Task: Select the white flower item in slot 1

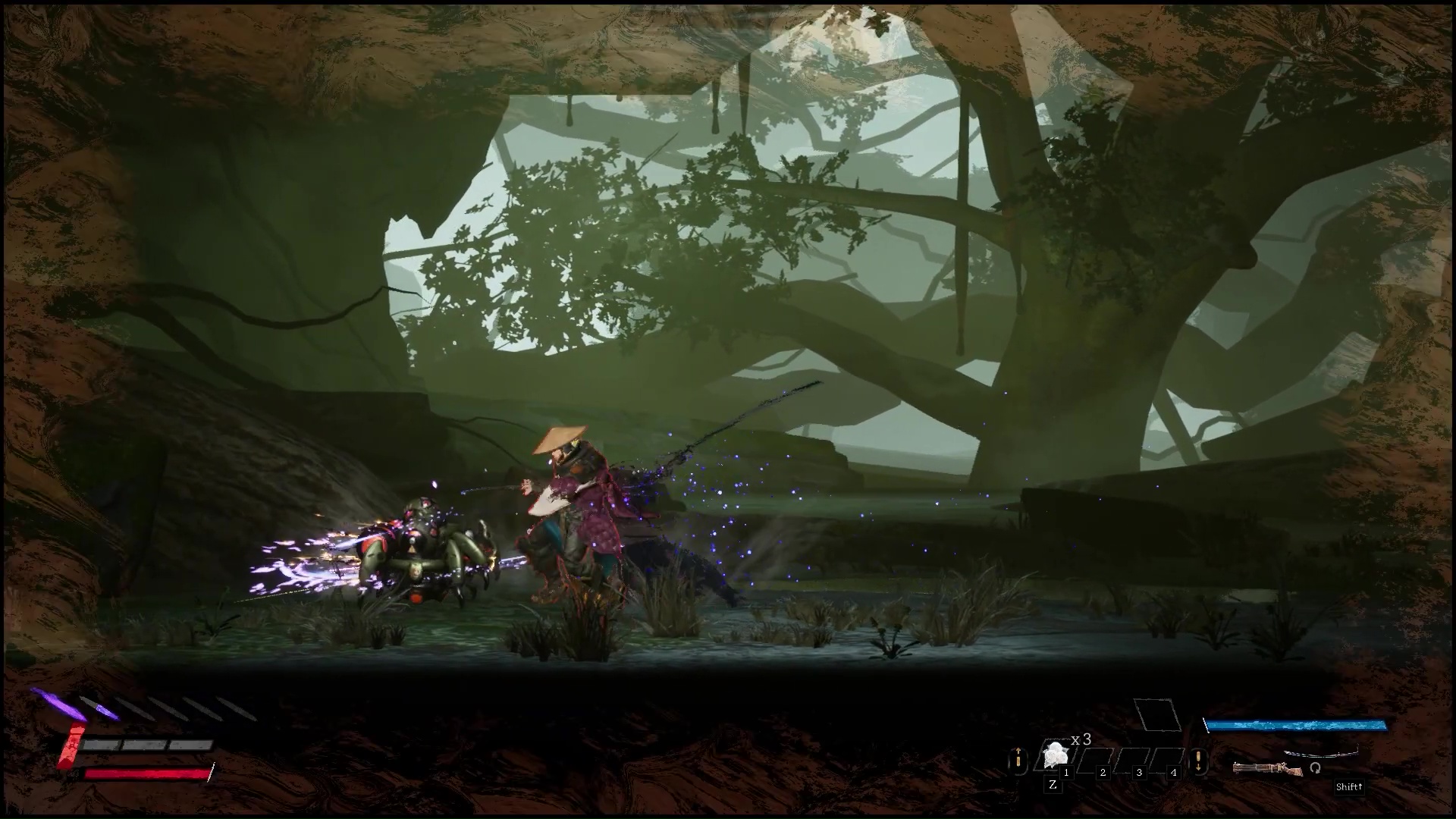Action: [1055, 755]
